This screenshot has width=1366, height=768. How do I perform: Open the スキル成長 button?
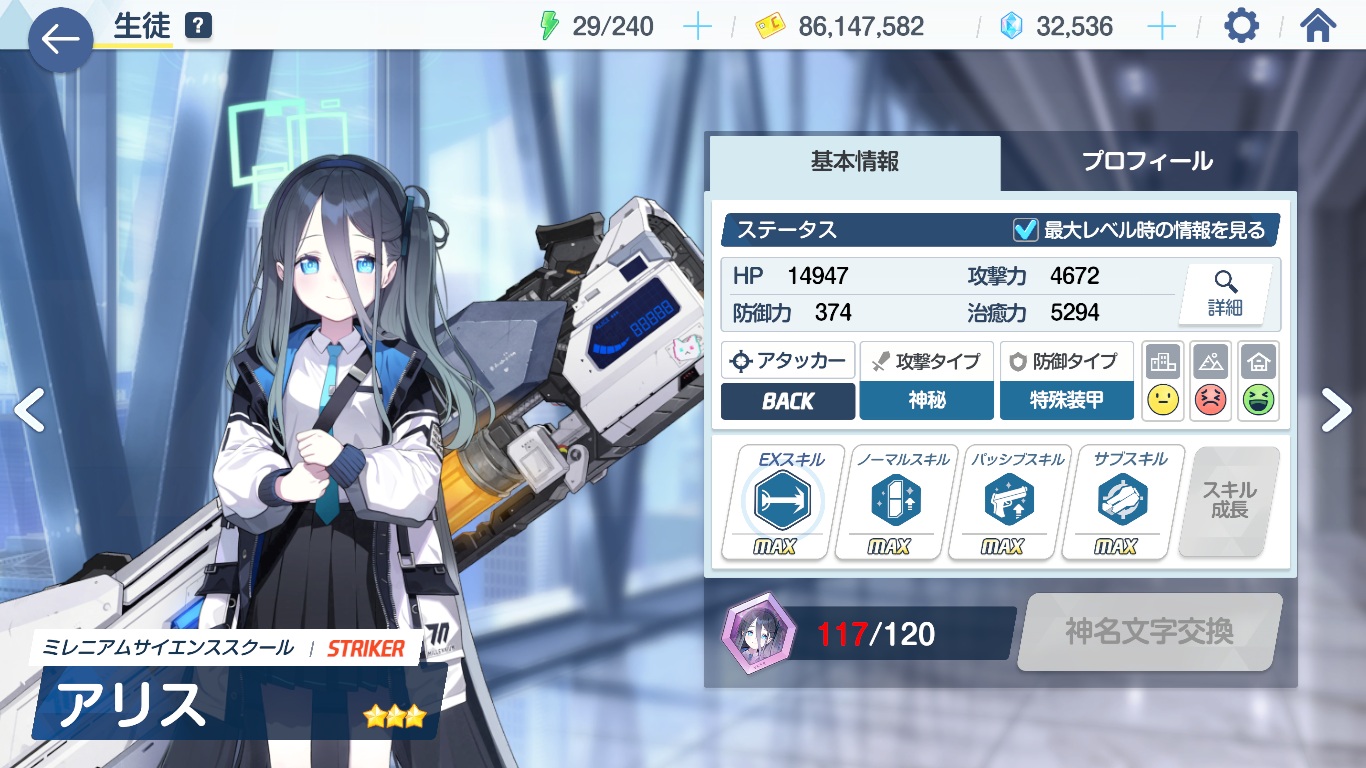pos(1229,501)
